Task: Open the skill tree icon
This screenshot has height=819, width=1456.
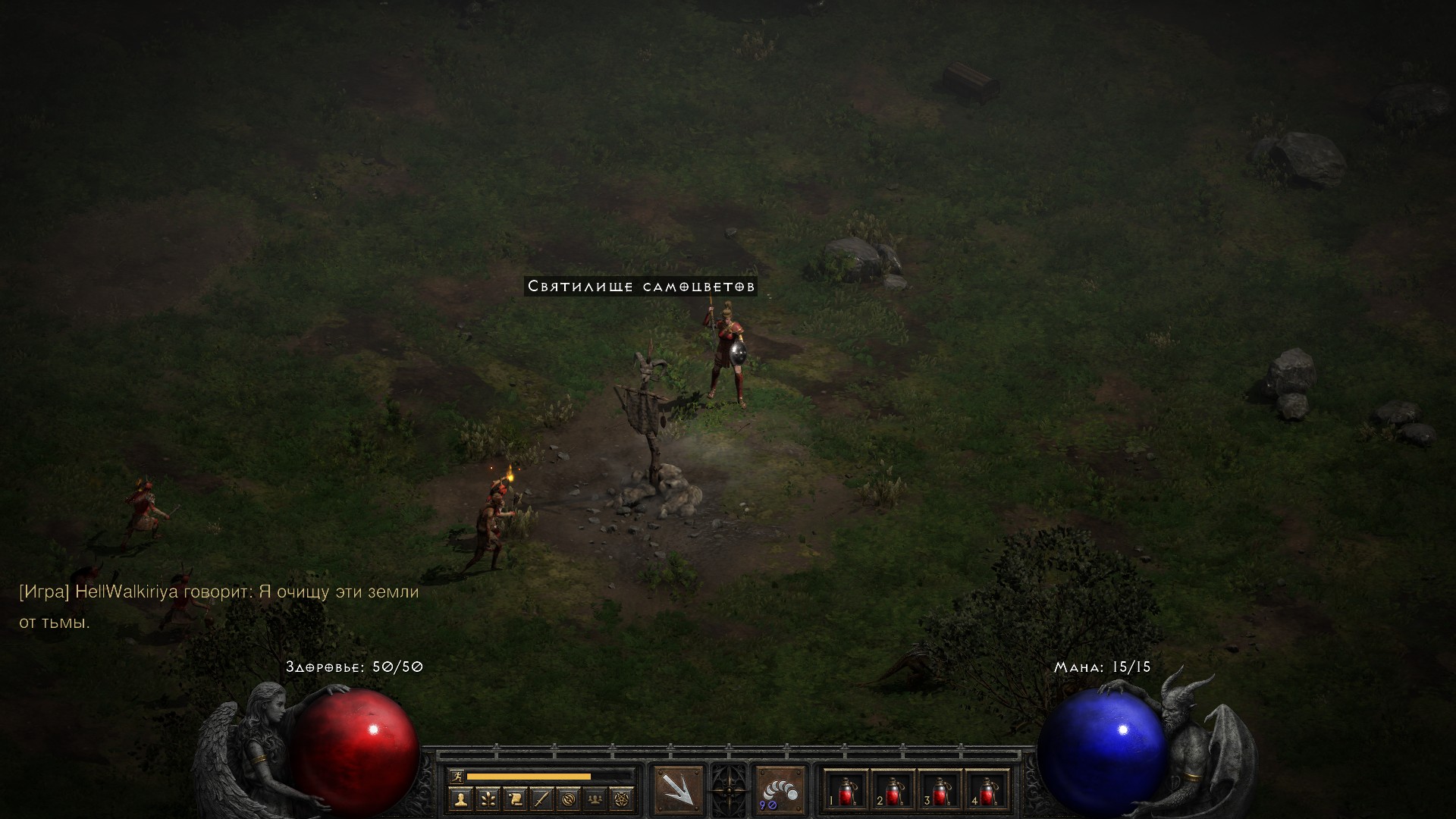Action: click(488, 799)
